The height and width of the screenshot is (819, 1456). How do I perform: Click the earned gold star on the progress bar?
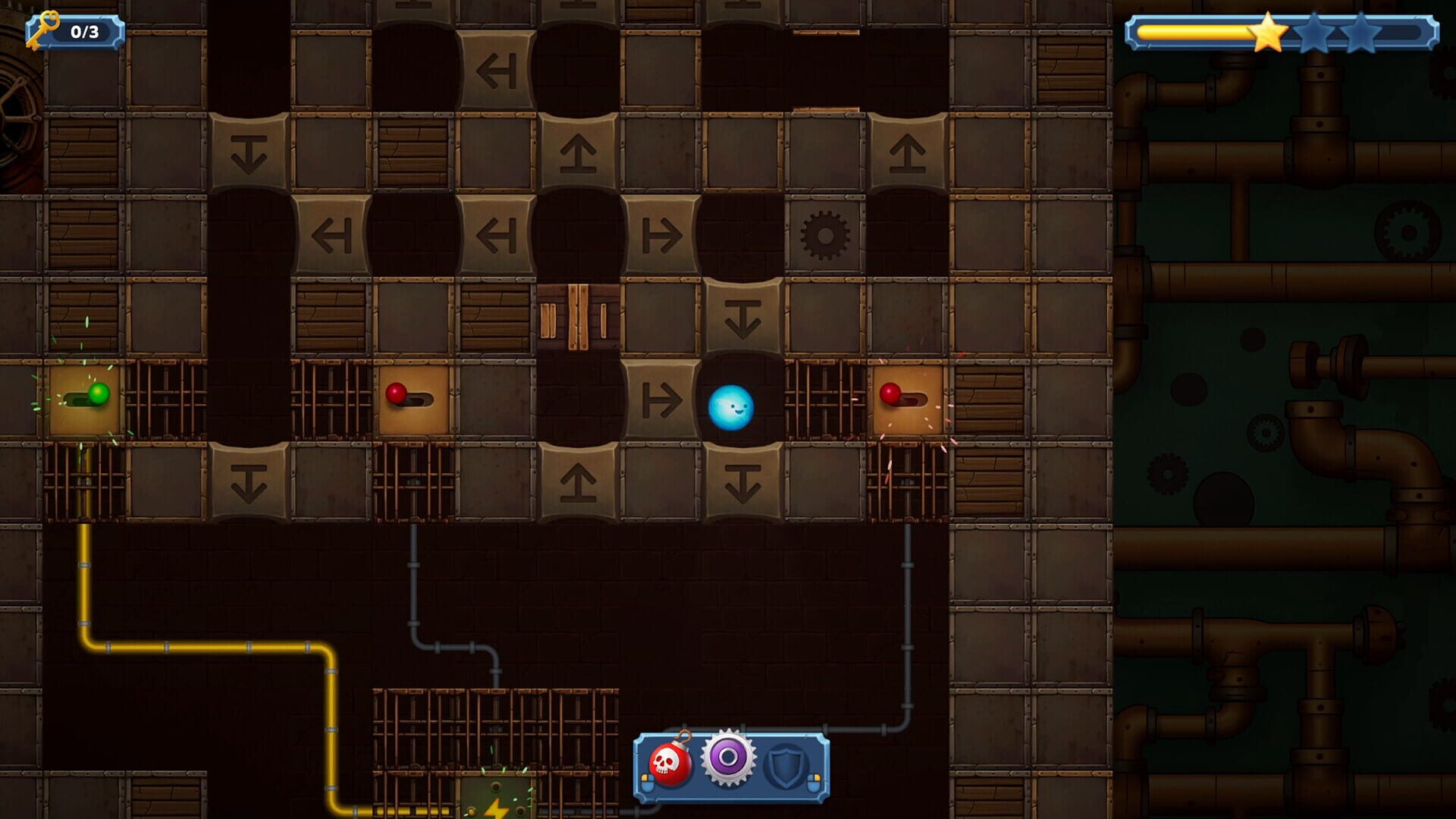1268,33
